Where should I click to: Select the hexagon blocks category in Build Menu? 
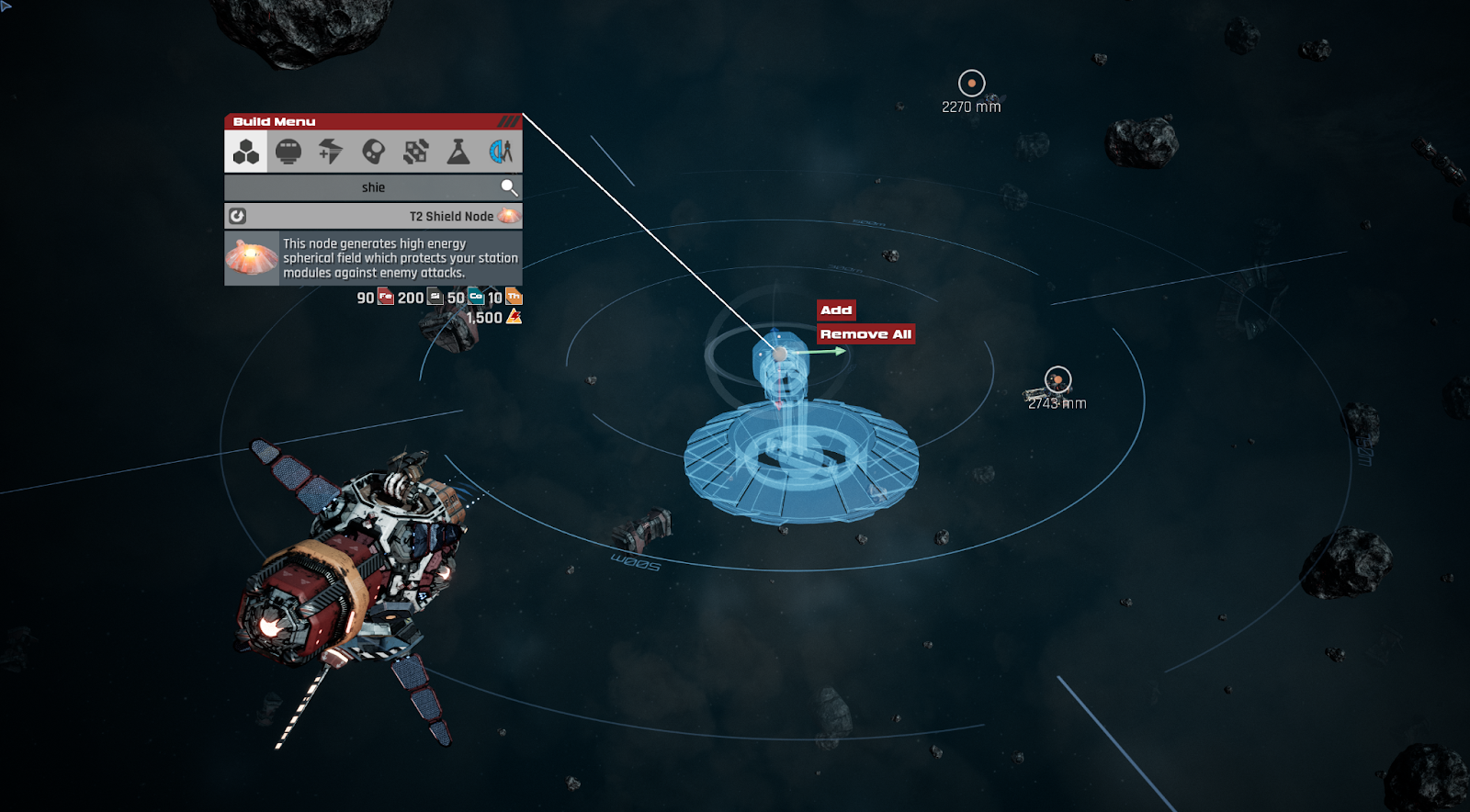click(x=244, y=152)
